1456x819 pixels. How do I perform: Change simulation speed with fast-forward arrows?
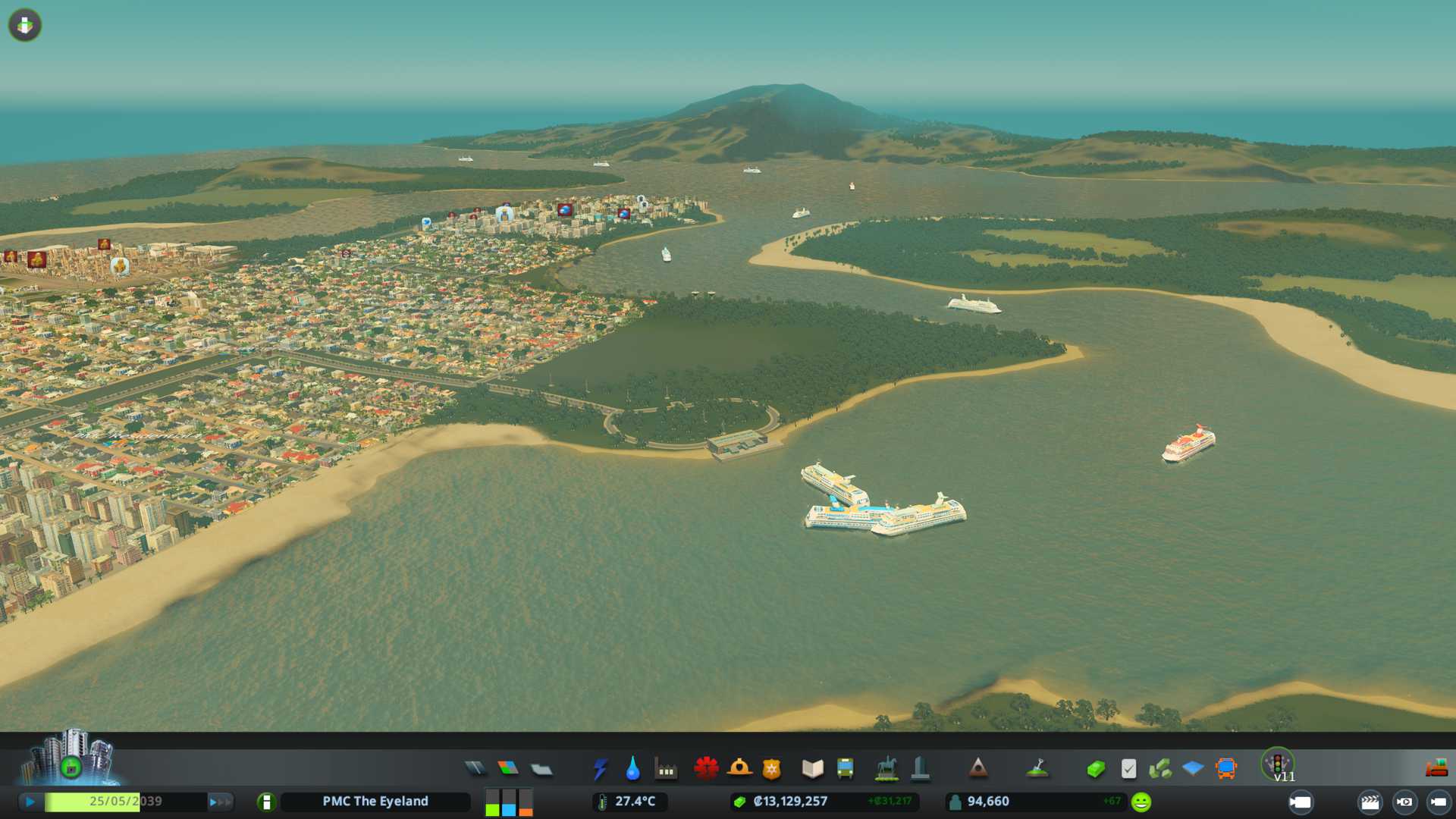click(x=220, y=802)
